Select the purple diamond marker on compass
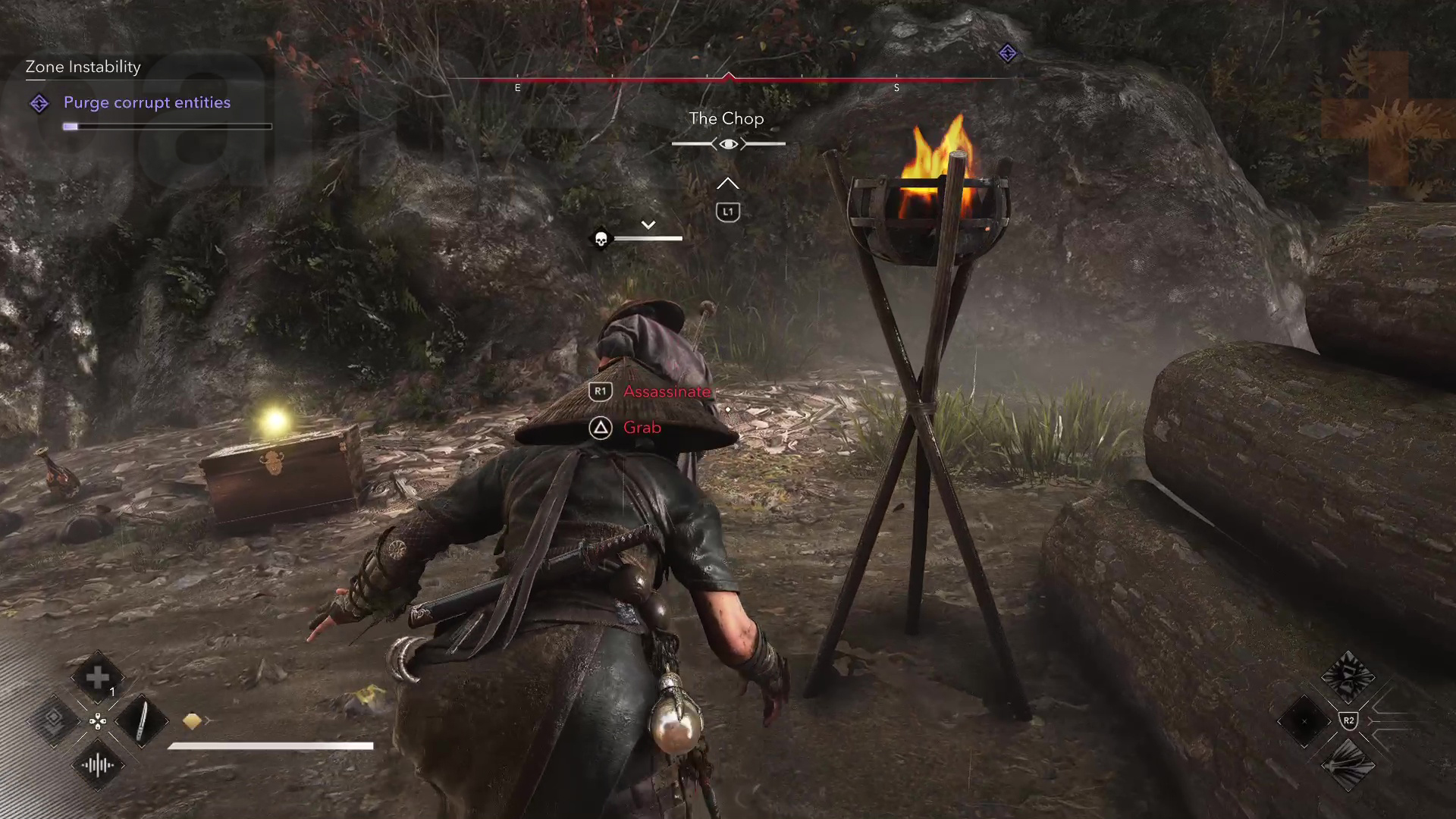1456x819 pixels. click(x=1007, y=53)
